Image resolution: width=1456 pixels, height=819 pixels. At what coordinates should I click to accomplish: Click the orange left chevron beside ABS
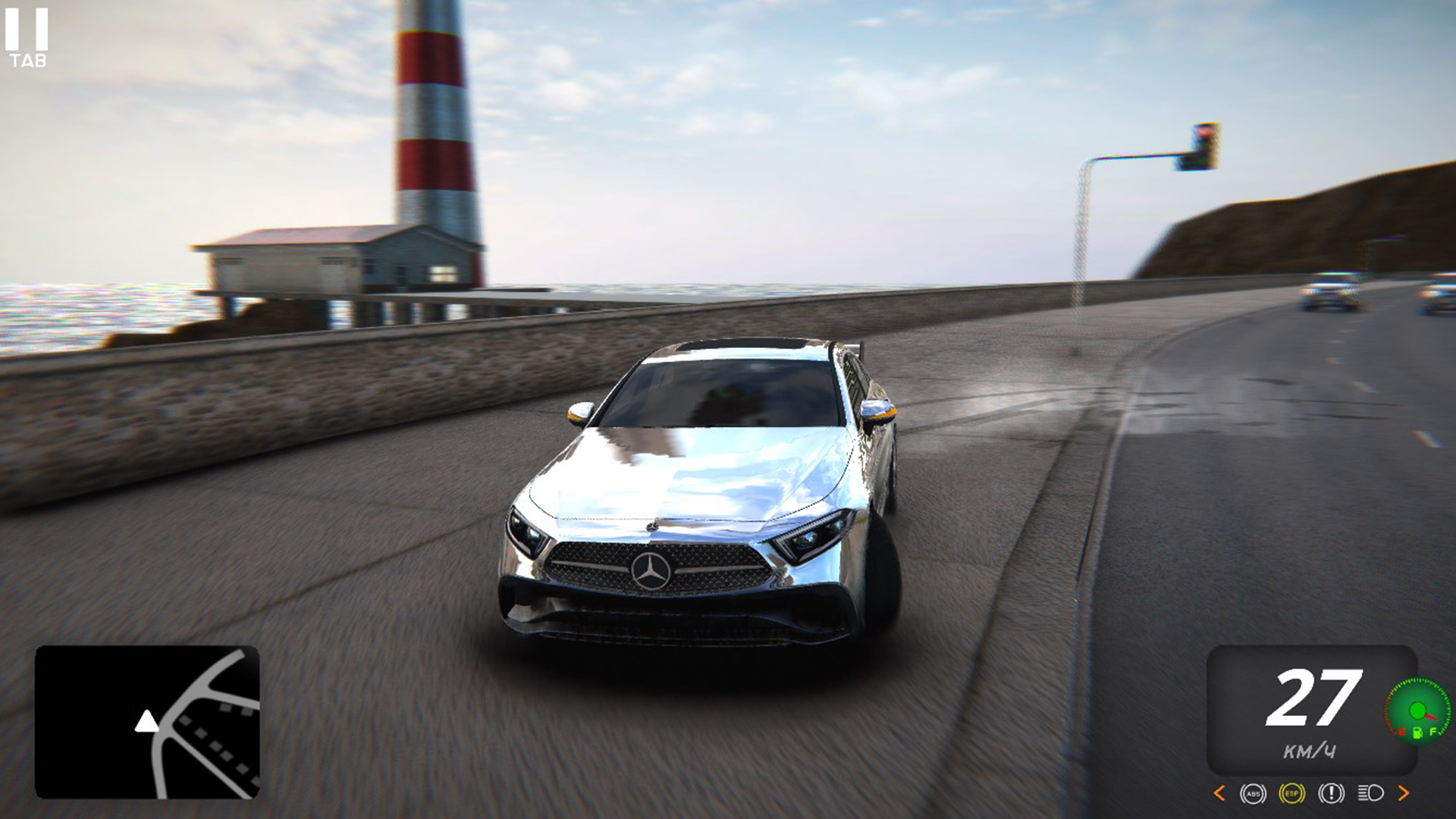click(1219, 793)
